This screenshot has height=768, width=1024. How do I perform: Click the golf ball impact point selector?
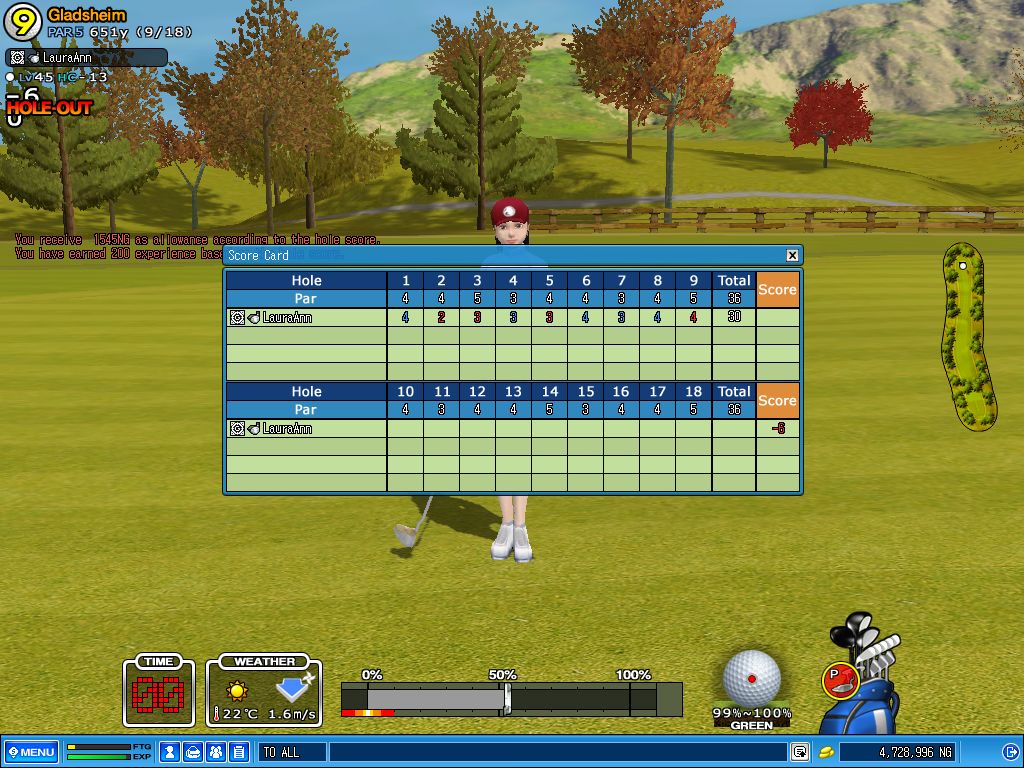(751, 677)
